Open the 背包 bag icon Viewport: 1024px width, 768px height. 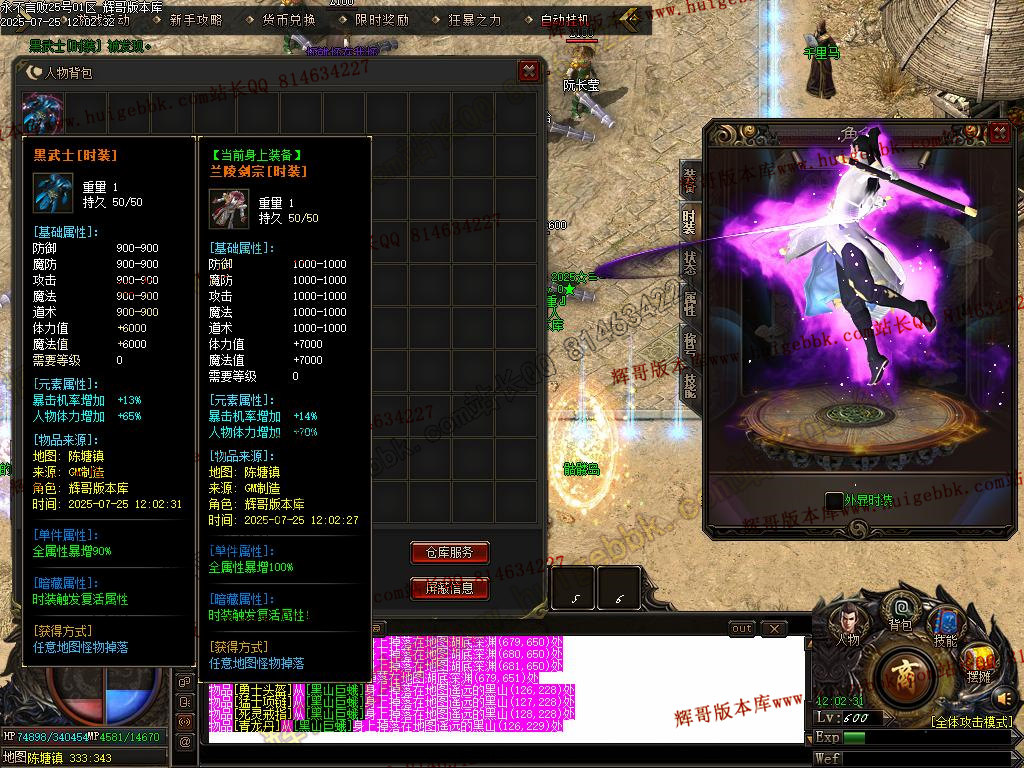[x=901, y=609]
